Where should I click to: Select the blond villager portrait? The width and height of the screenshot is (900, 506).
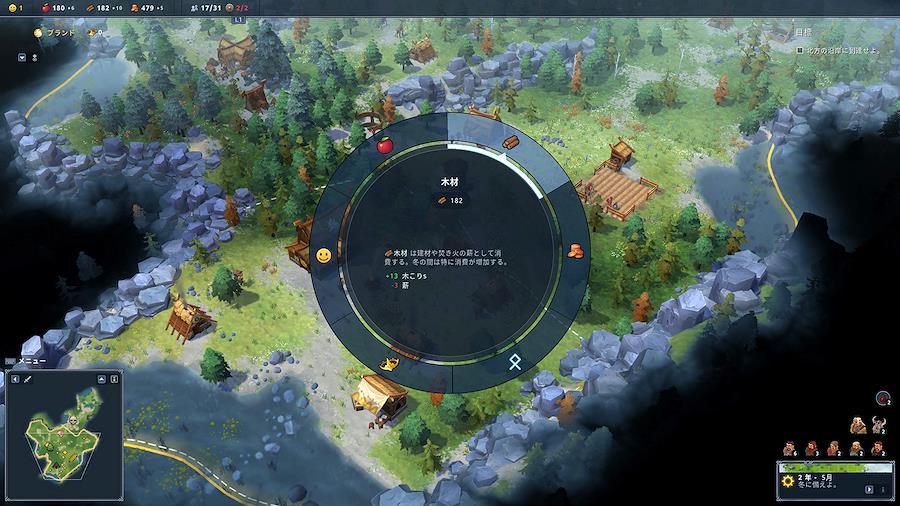[x=857, y=424]
